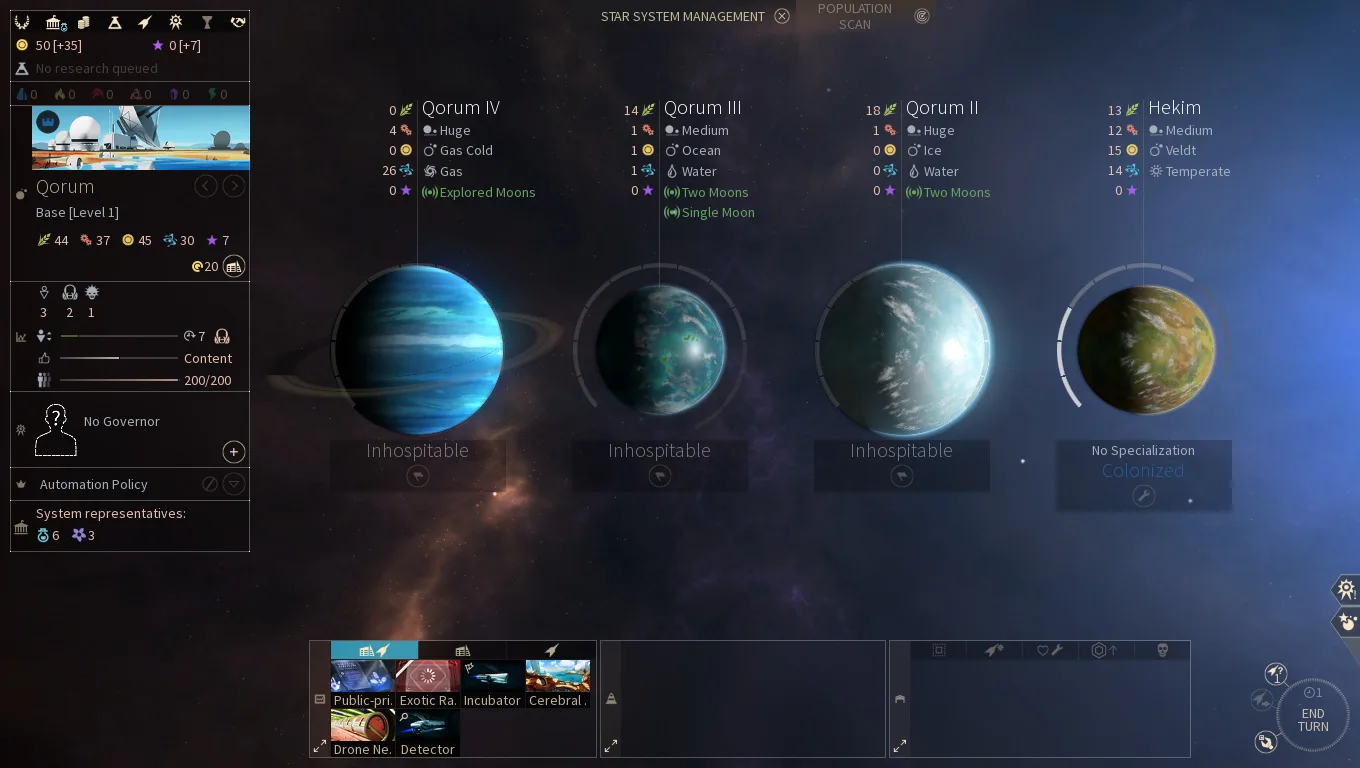The height and width of the screenshot is (768, 1360).
Task: Select the combined buildings and ships tab
Action: [375, 650]
